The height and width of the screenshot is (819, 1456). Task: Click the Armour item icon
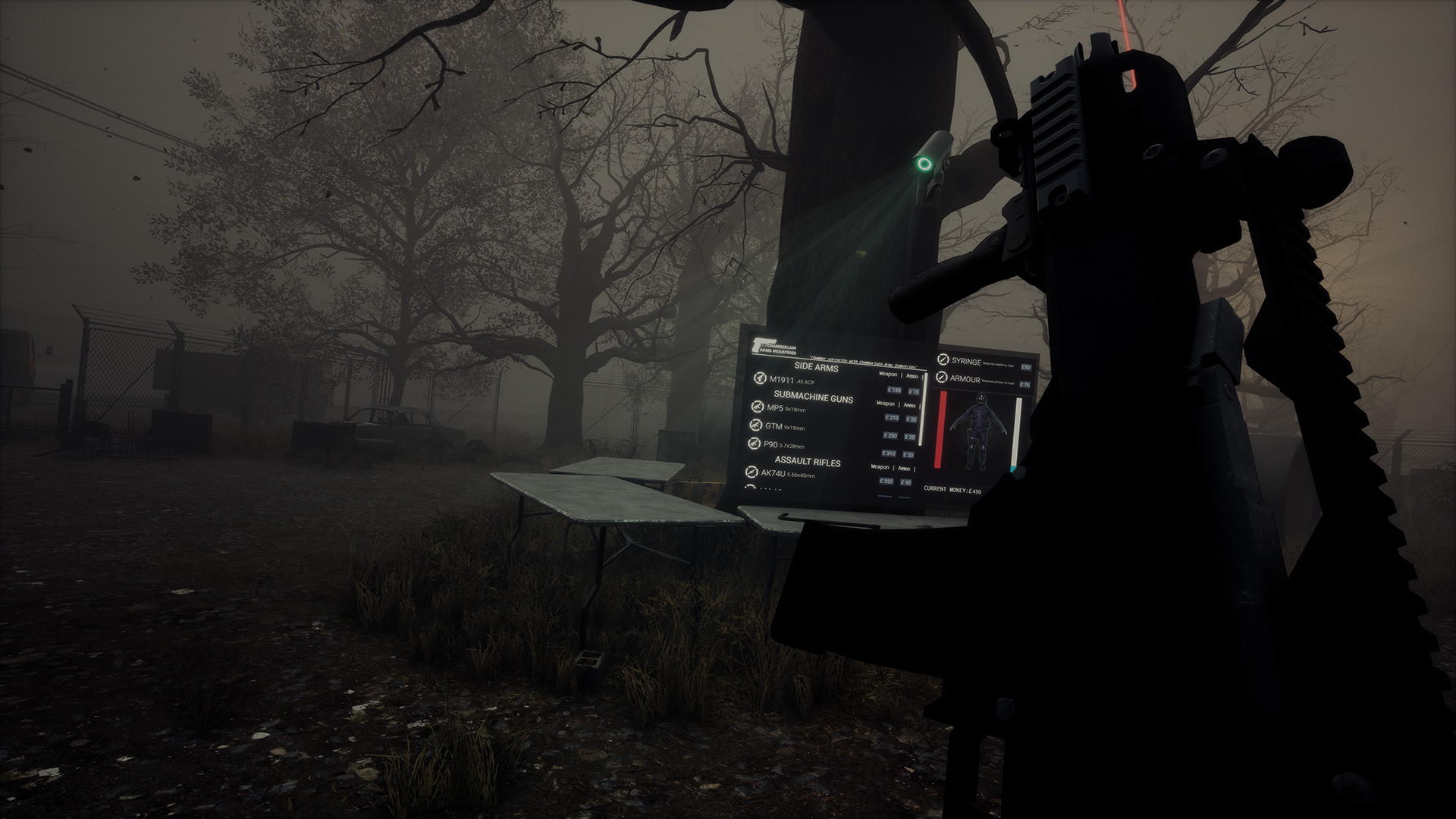tap(941, 377)
